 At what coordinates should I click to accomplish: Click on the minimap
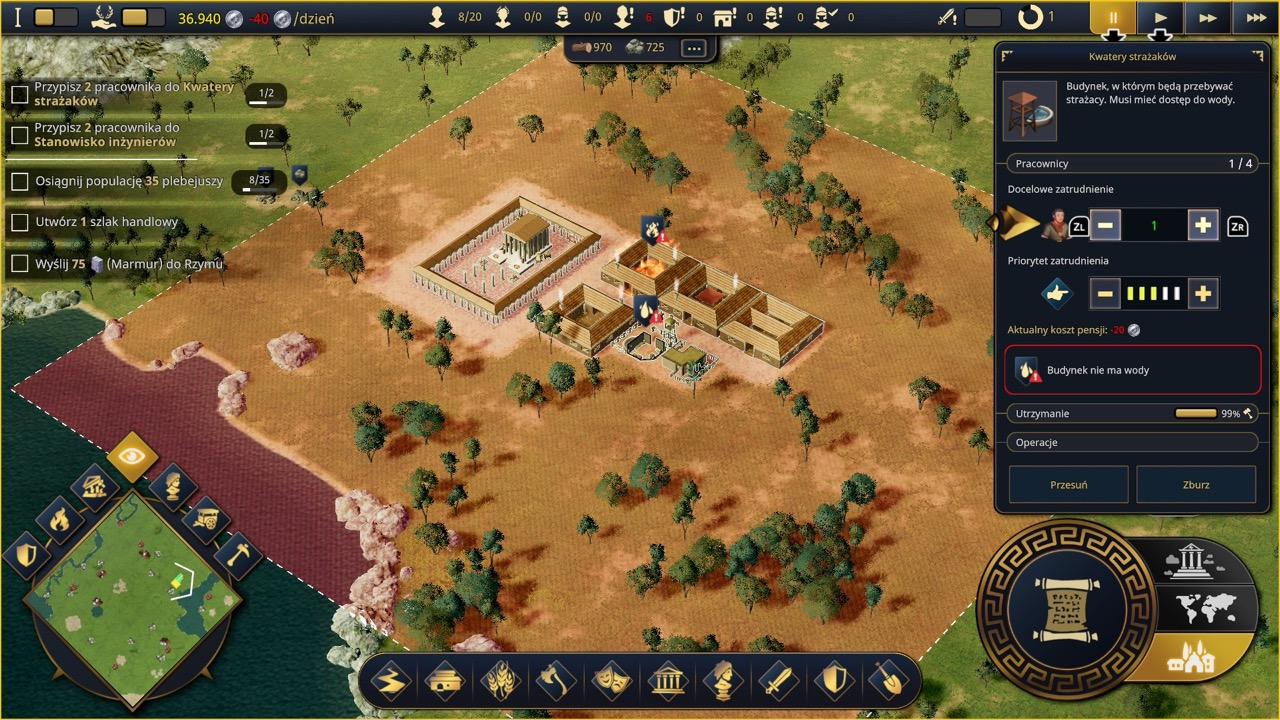click(x=131, y=595)
